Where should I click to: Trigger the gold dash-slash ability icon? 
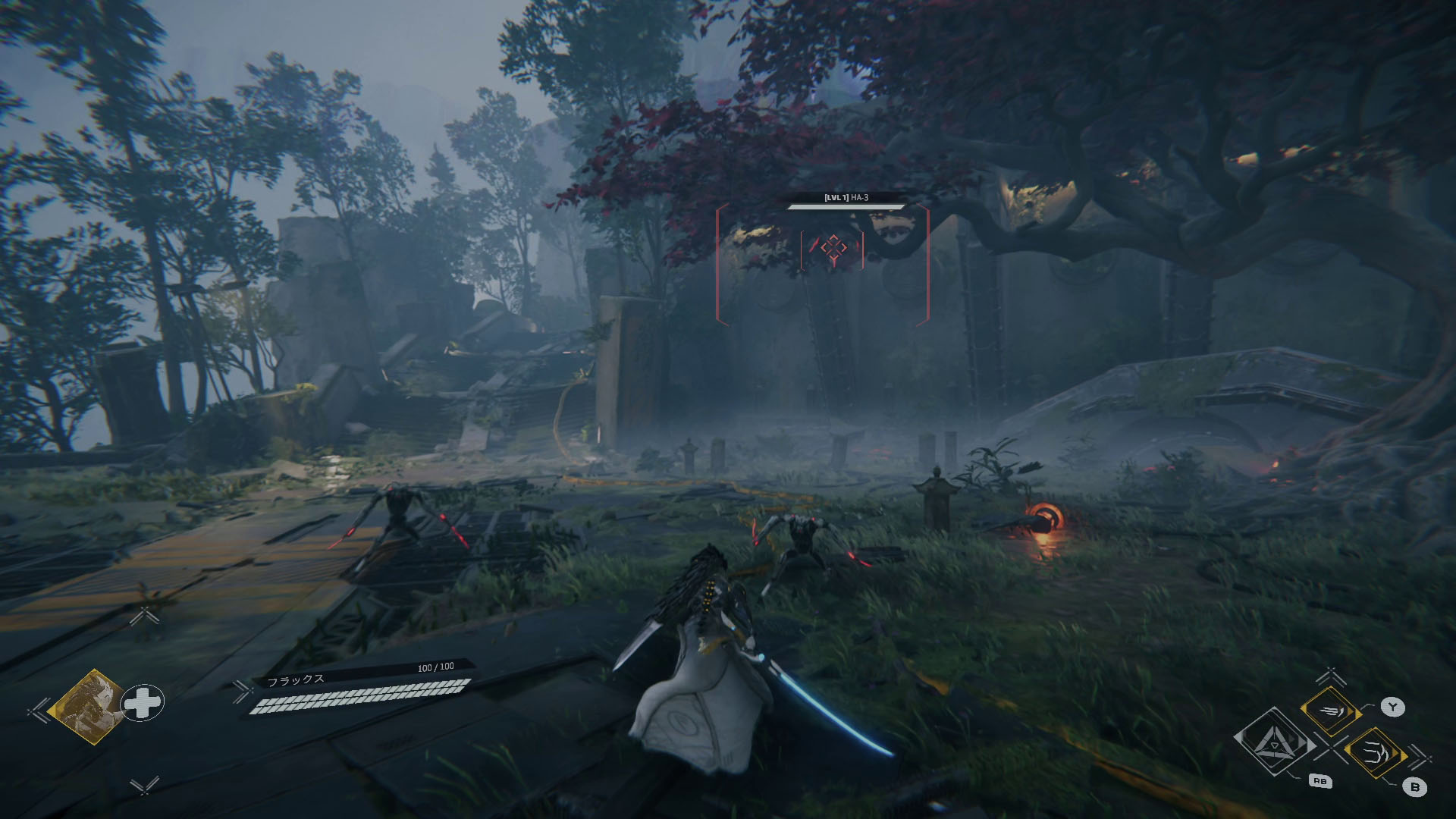1329,711
